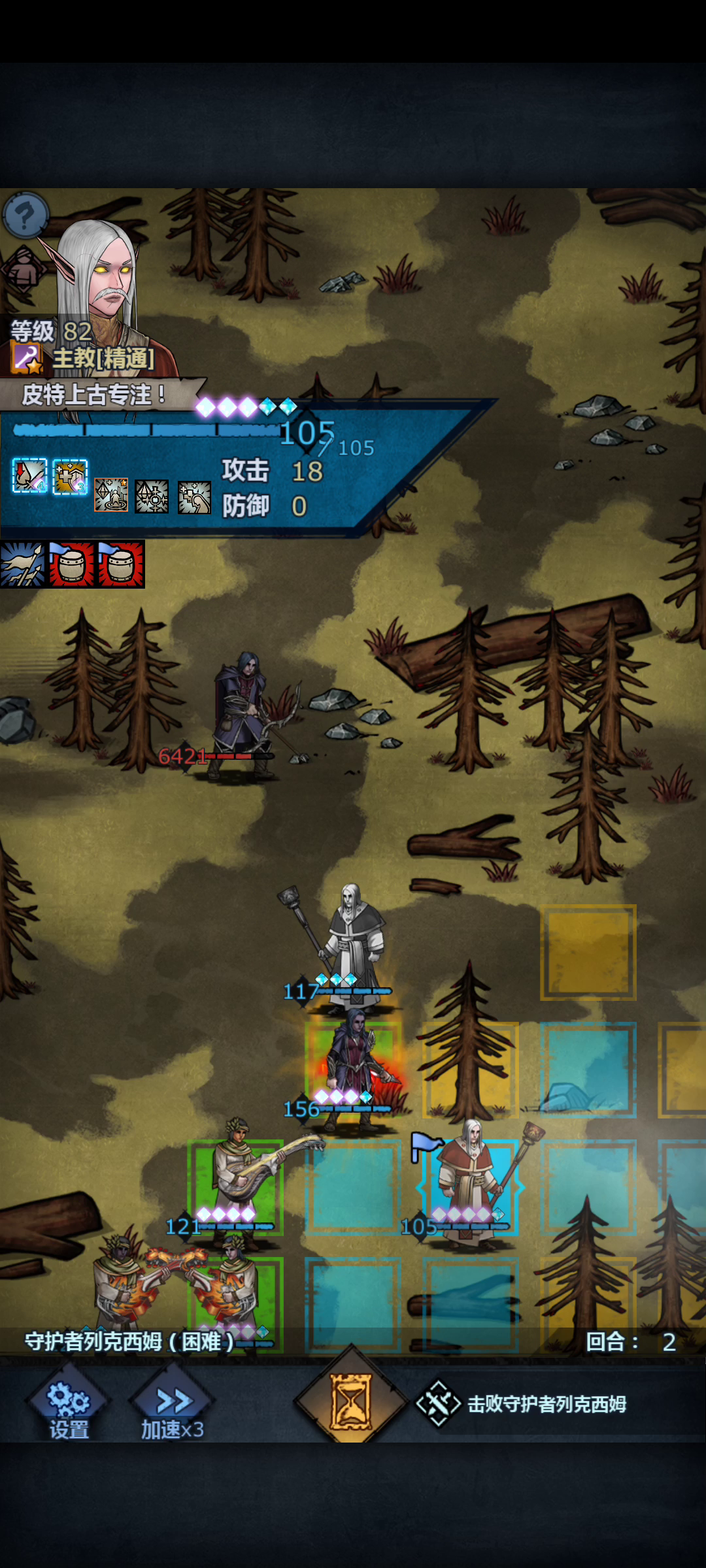Inspect the blue banner and spears status icon
706x1568 pixels.
coord(23,564)
